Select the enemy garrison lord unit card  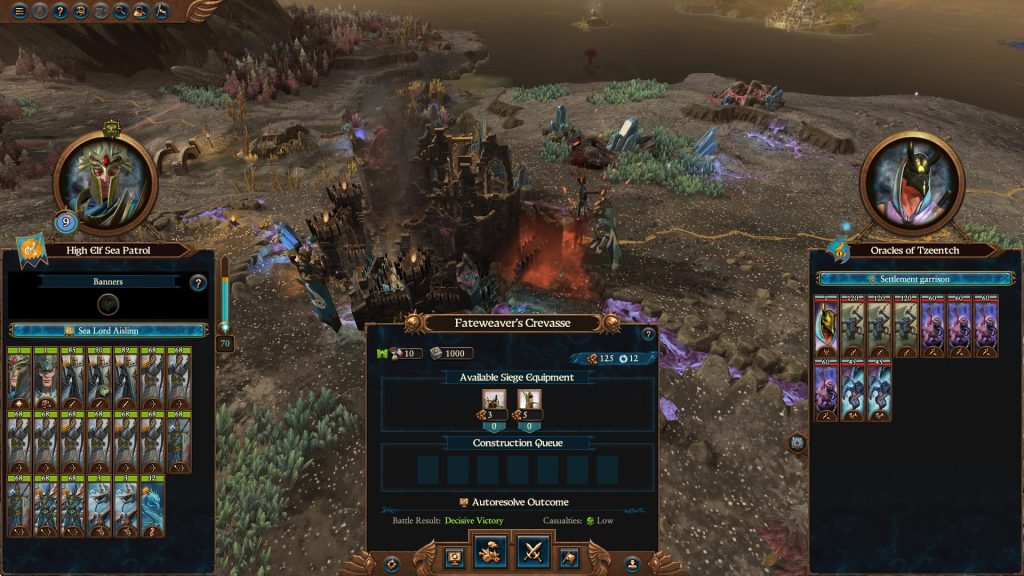(x=826, y=326)
